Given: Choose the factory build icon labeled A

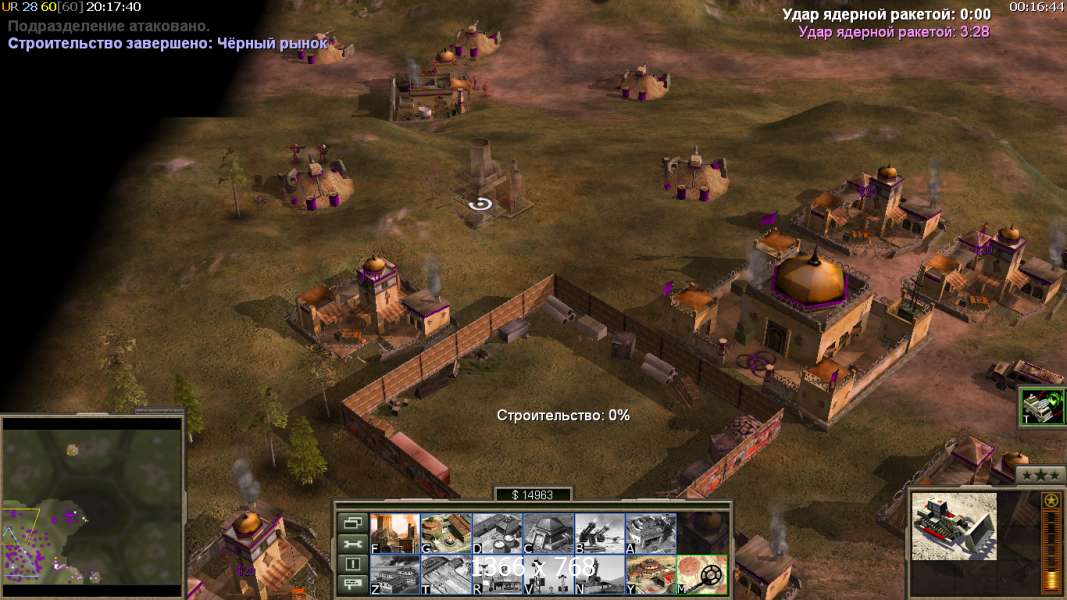Looking at the screenshot, I should coord(650,533).
